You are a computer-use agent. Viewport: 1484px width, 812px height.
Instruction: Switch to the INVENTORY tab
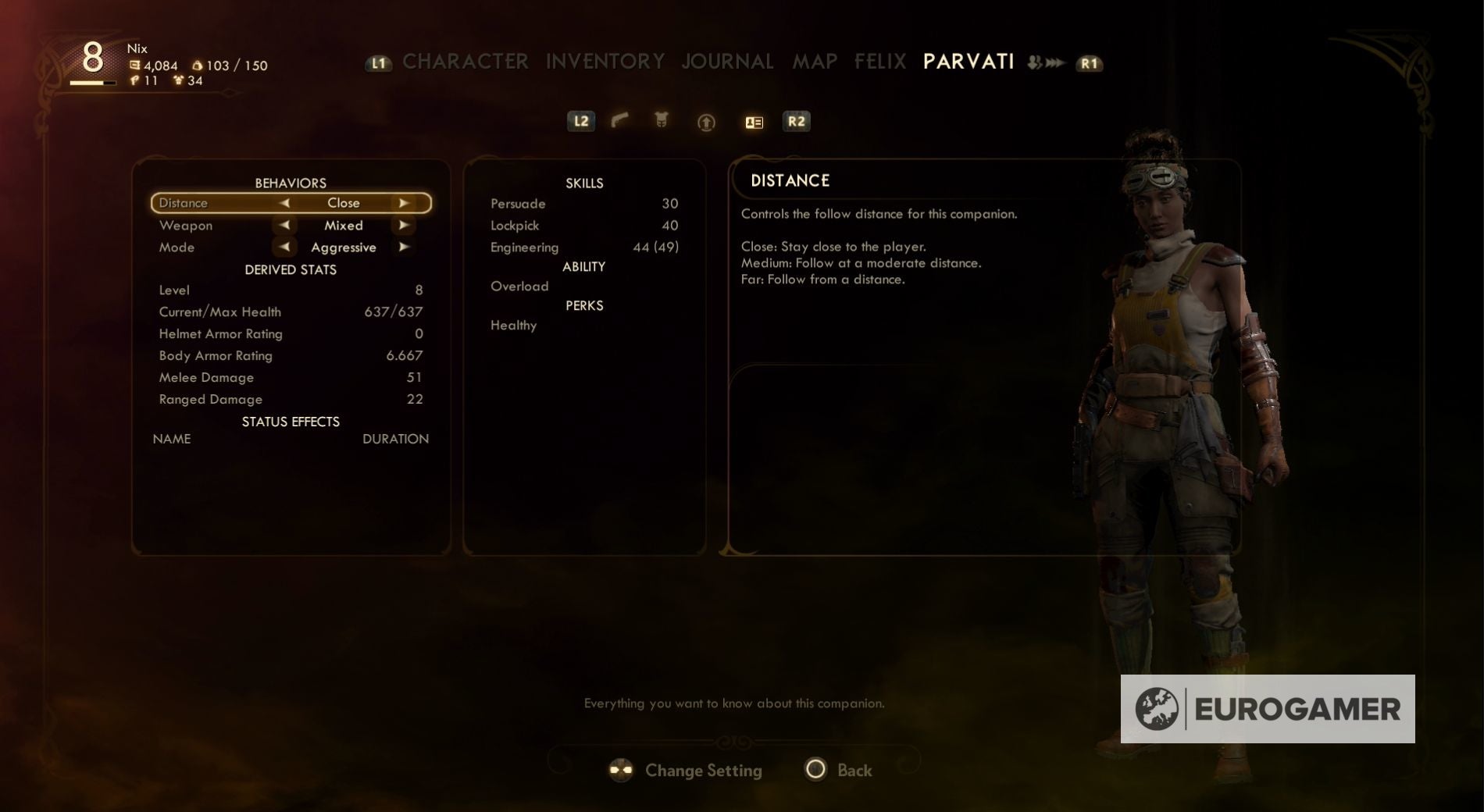pos(605,62)
